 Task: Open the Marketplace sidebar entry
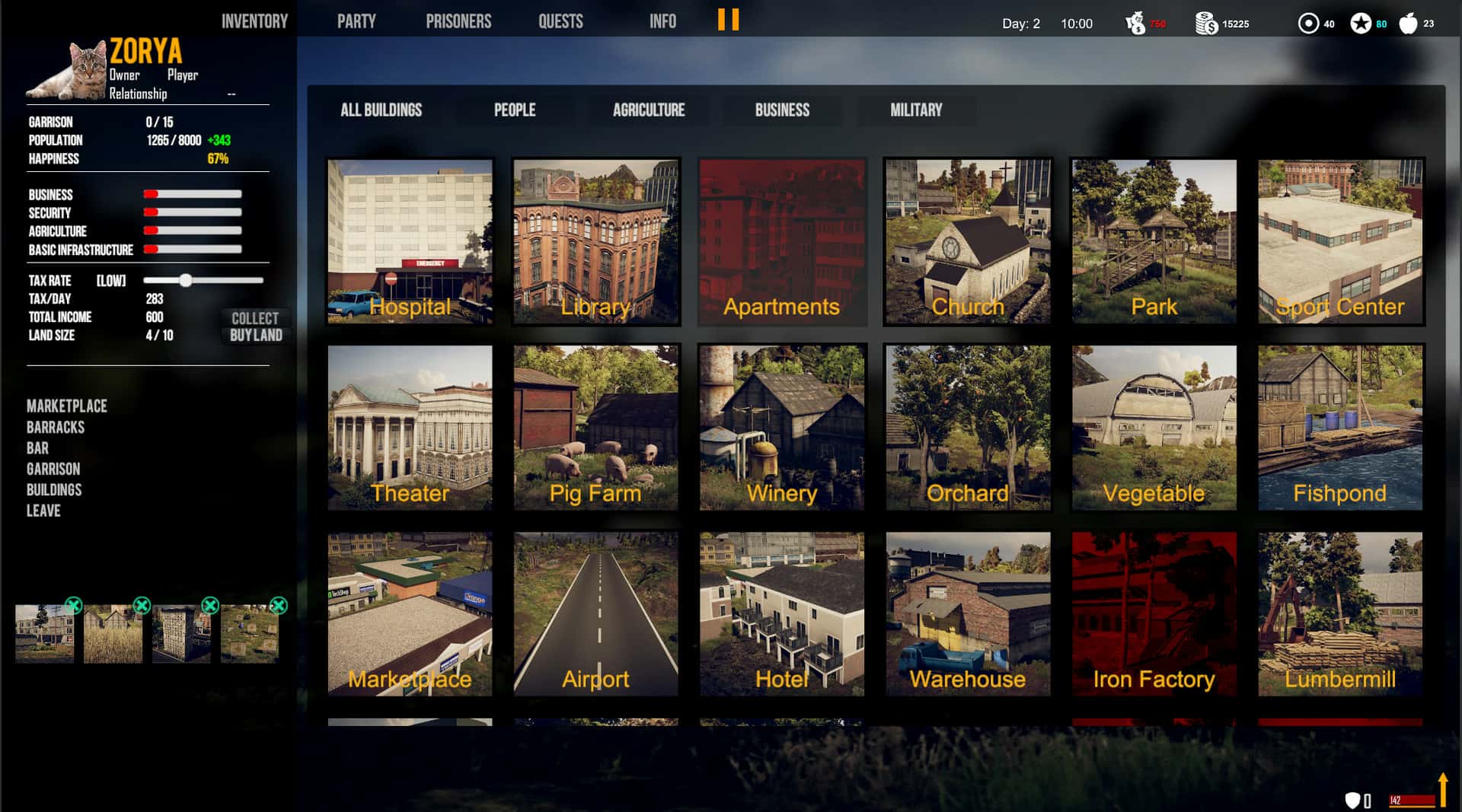tap(65, 406)
